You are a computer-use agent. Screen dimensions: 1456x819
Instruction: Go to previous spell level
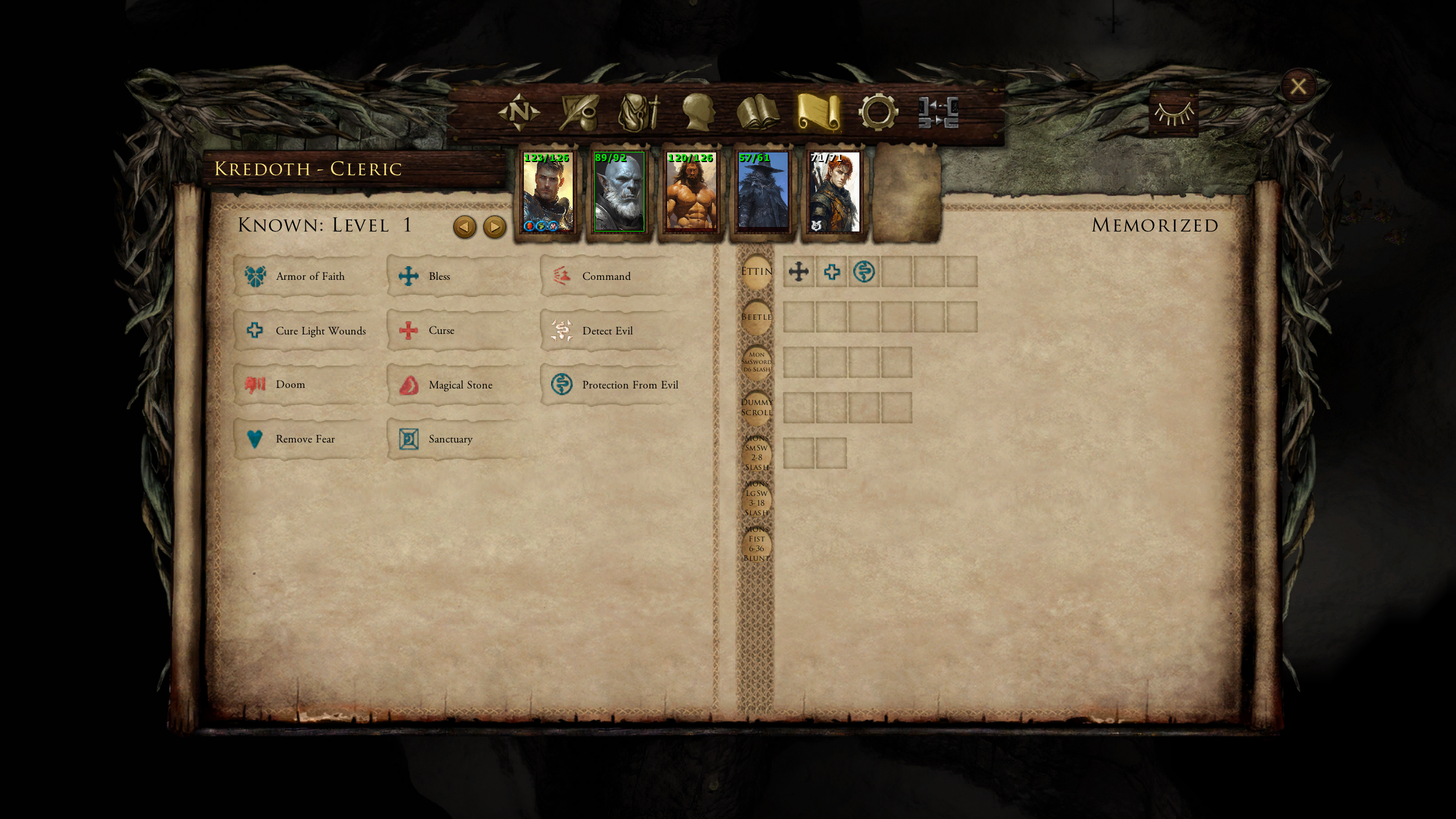pyautogui.click(x=464, y=227)
